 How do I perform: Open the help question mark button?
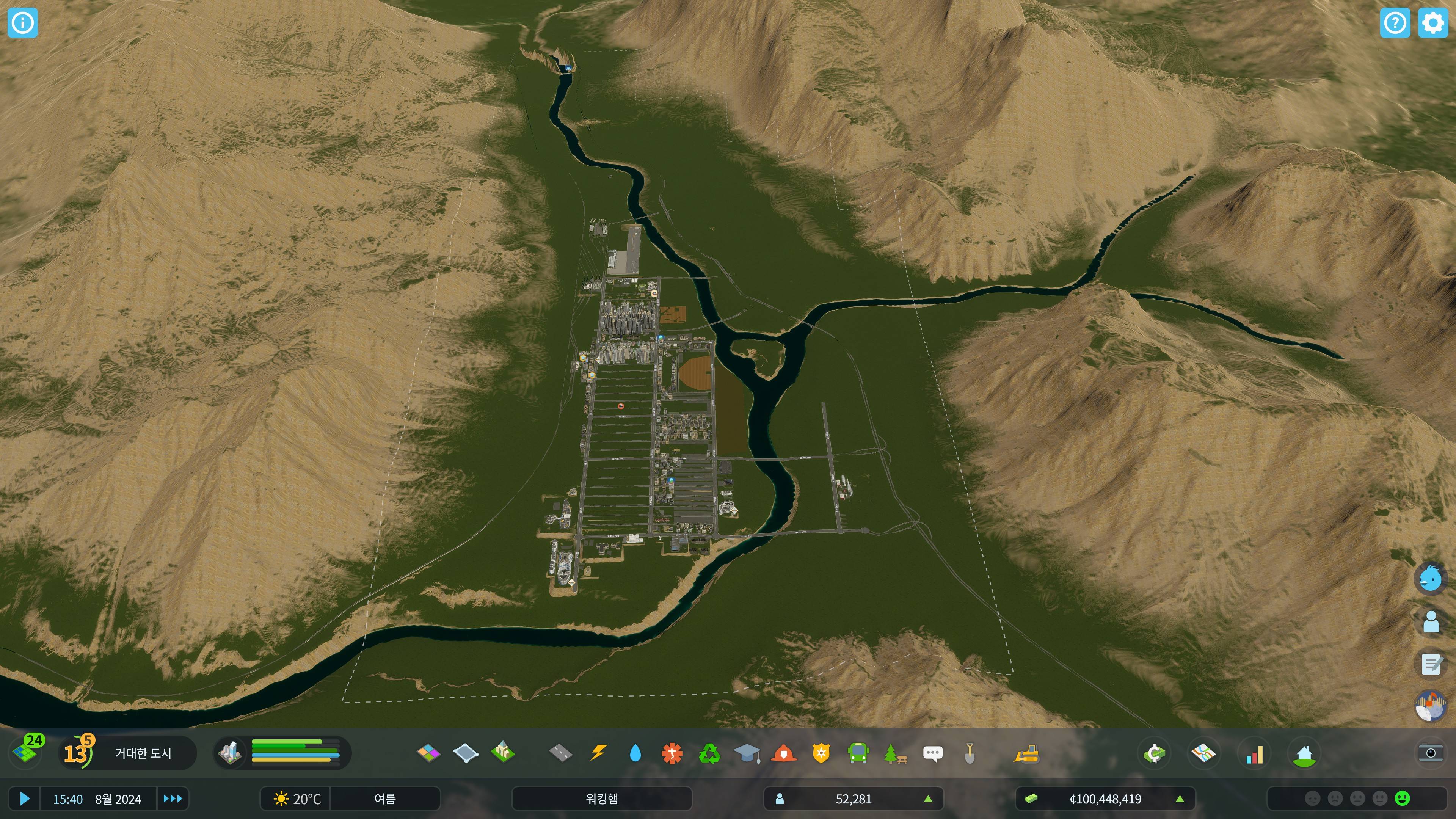tap(1395, 23)
